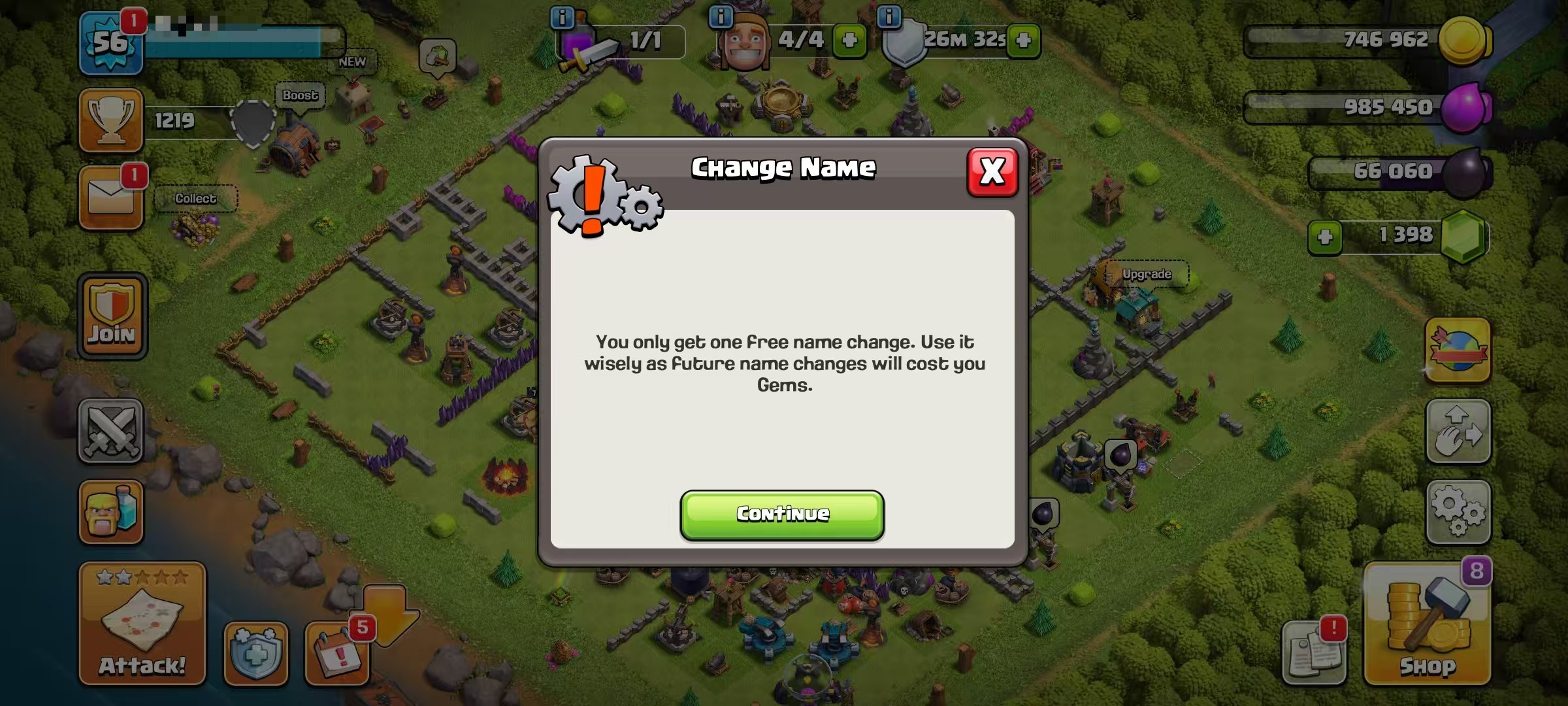Viewport: 1568px width, 706px height.
Task: Expand the shield purchase plus control
Action: pyautogui.click(x=1022, y=39)
